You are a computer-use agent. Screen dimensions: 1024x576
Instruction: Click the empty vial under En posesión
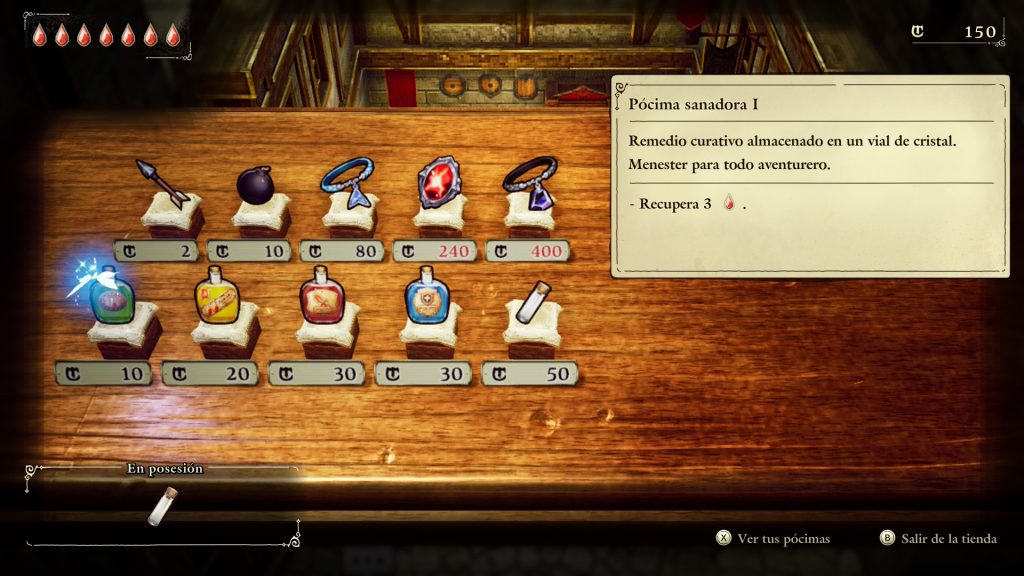(162, 506)
